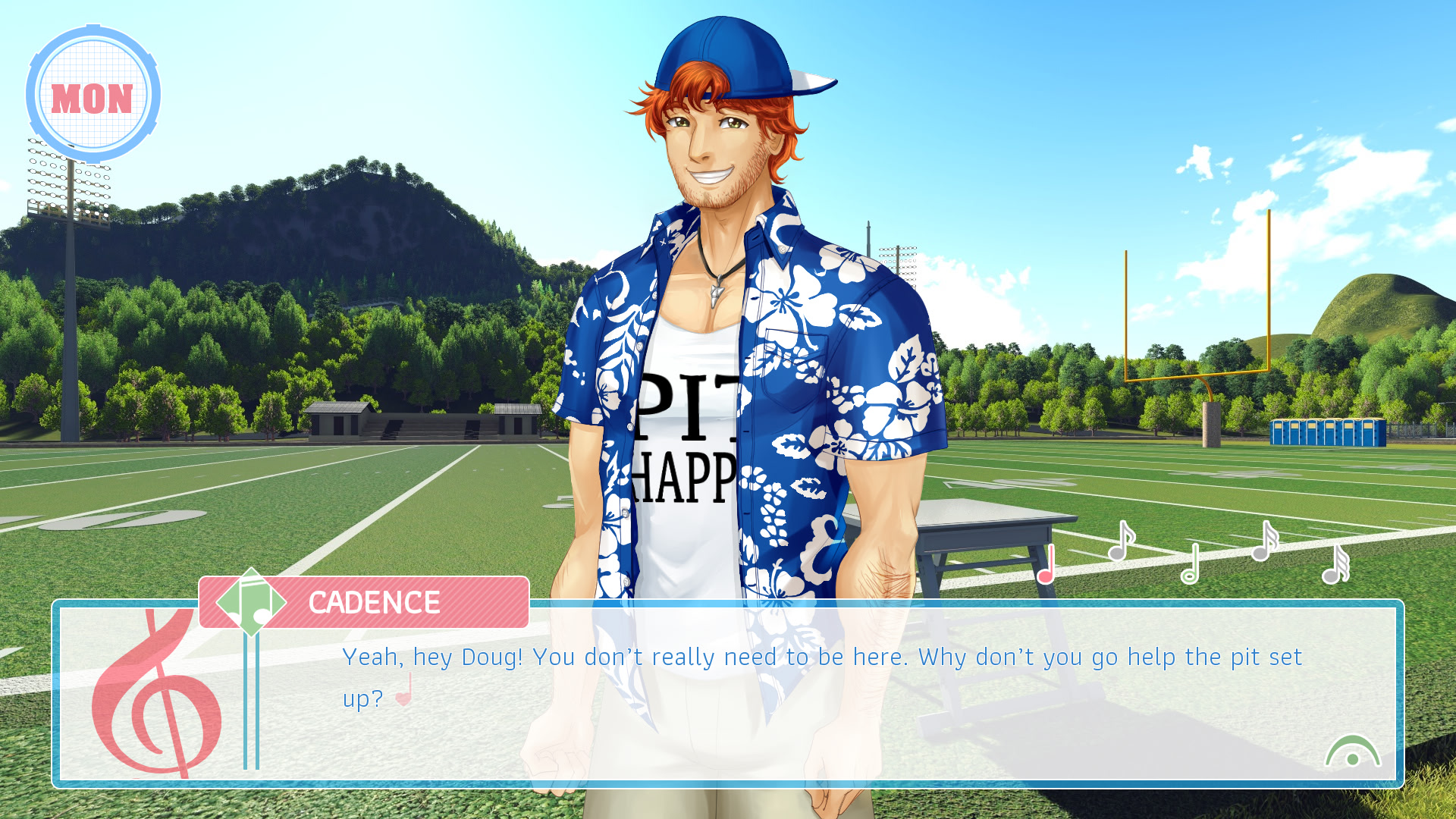The width and height of the screenshot is (1456, 819).
Task: Click the green half note icon over the field
Action: click(x=1191, y=561)
